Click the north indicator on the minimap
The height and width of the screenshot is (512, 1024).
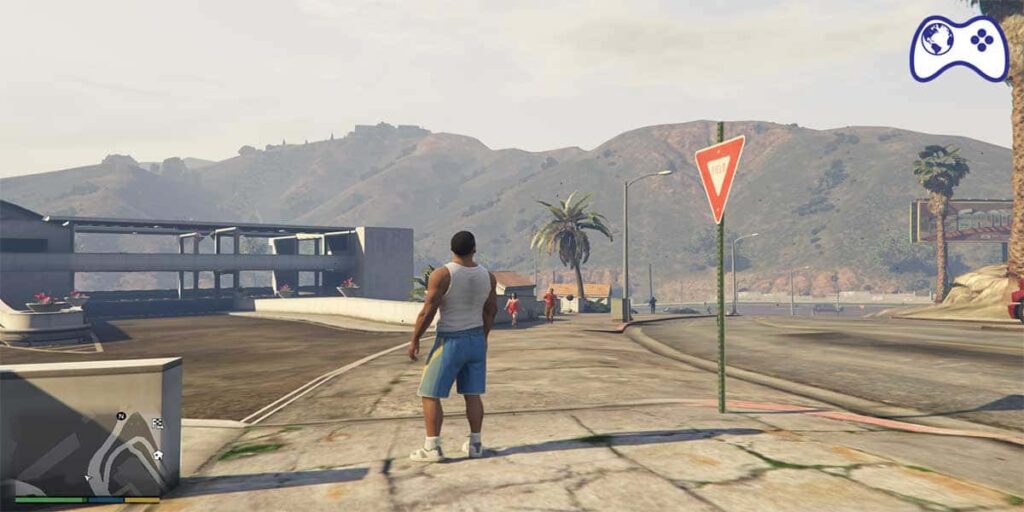click(121, 416)
